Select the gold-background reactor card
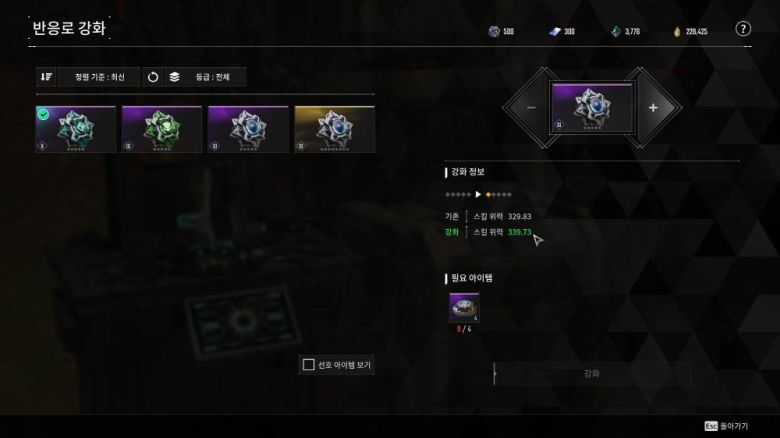Screen dimensions: 780x438 click(x=335, y=130)
